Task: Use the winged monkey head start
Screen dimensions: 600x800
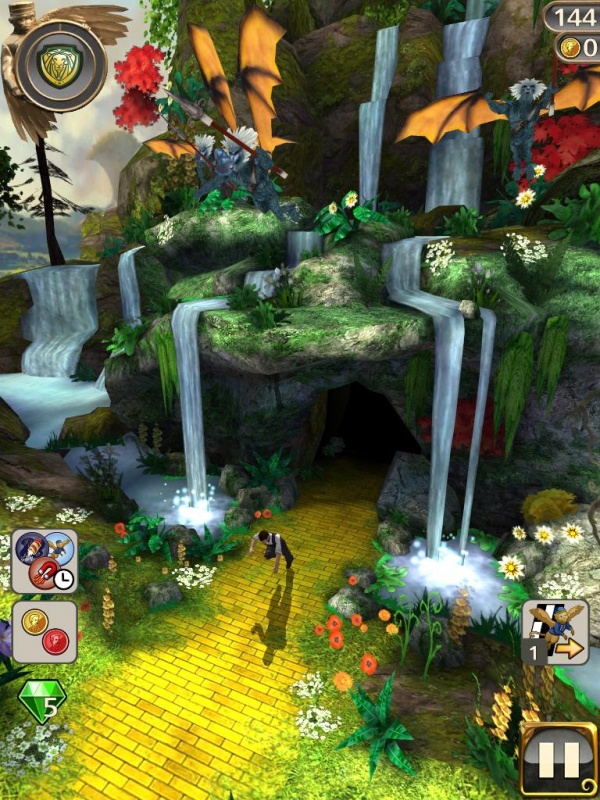Action: coord(556,633)
